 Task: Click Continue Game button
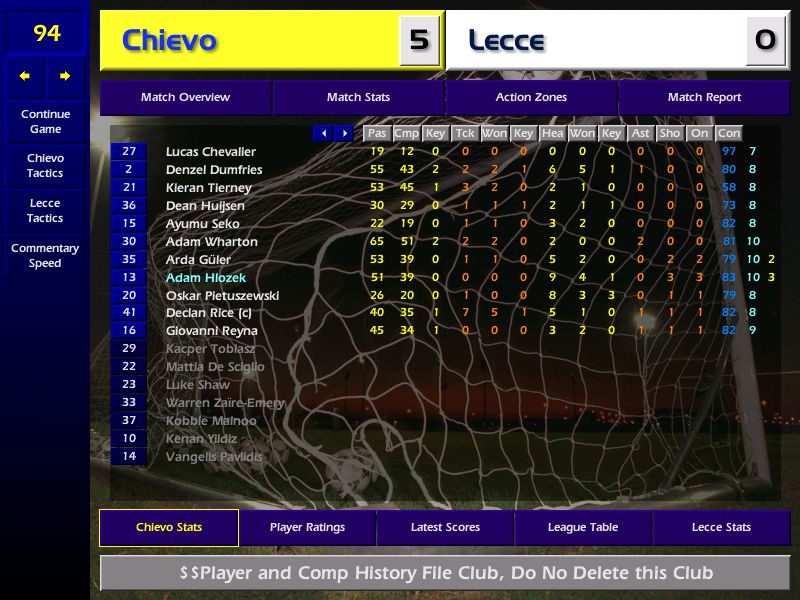pos(45,122)
